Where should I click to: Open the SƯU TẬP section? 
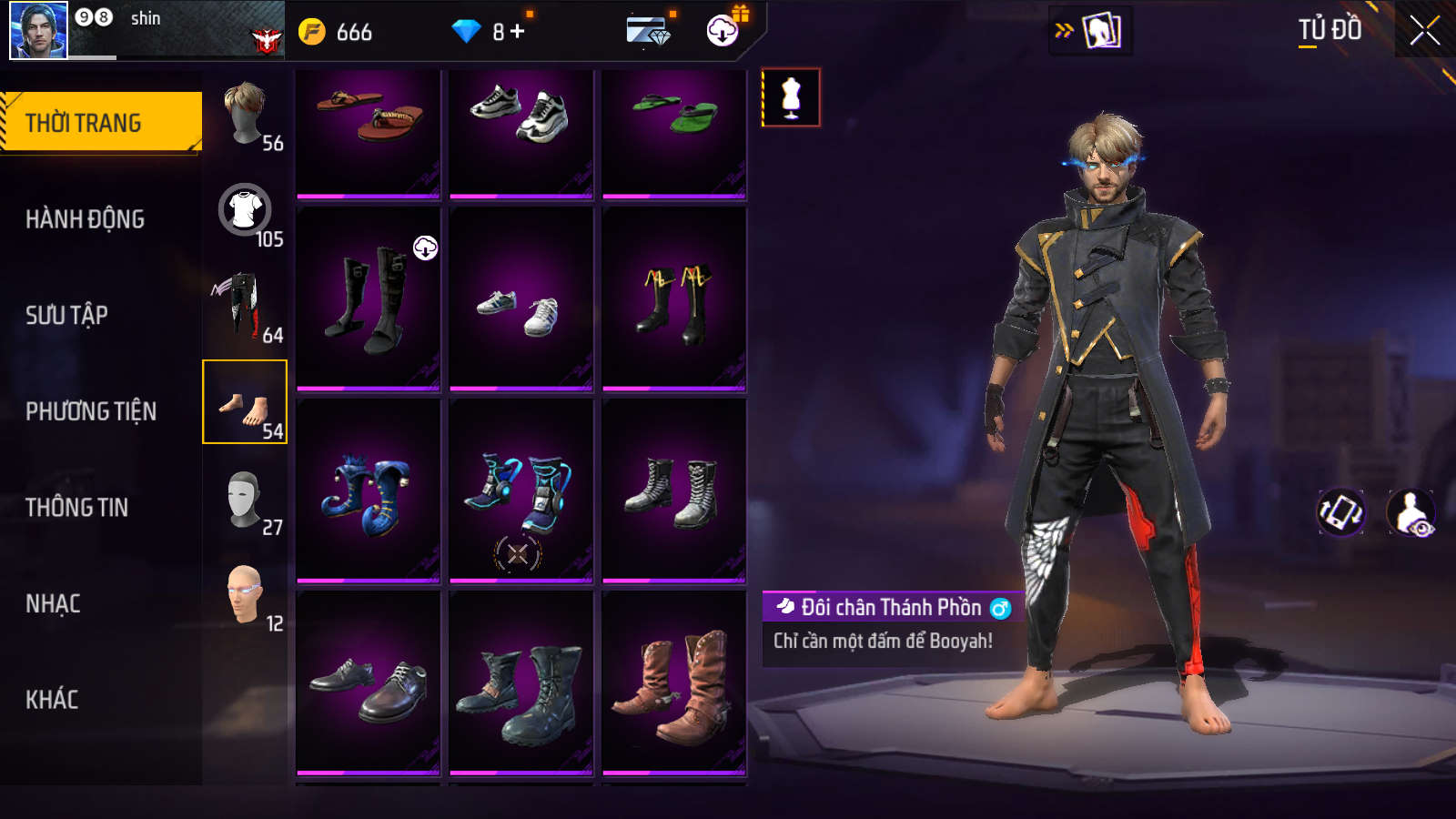click(x=66, y=315)
